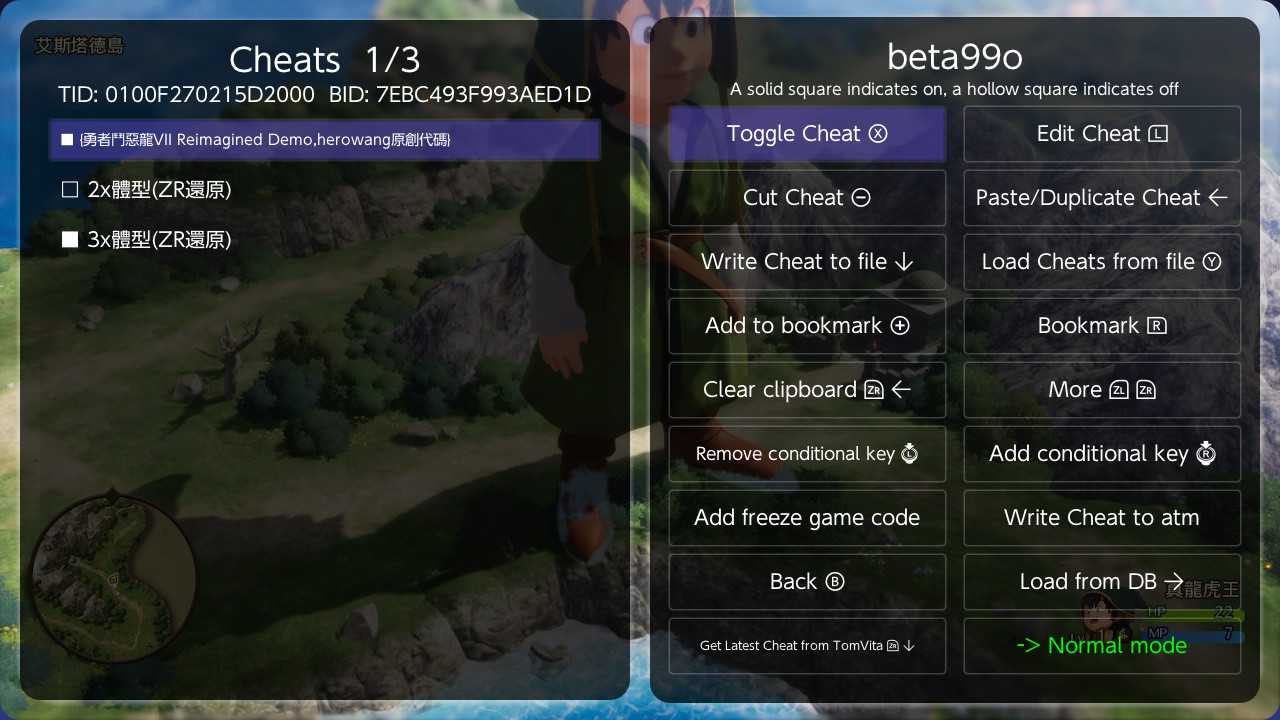Click Write Cheat to file
This screenshot has width=1280, height=720.
coord(807,262)
